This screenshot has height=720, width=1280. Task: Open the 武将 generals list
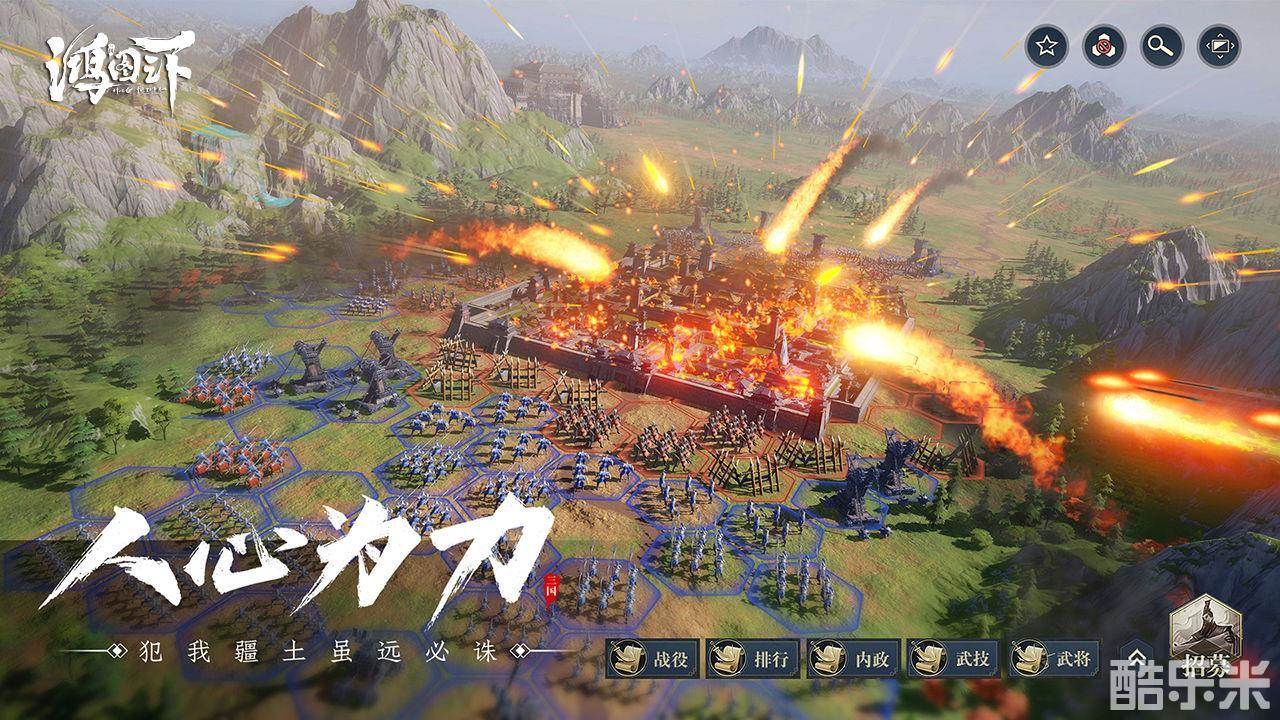tap(1054, 659)
